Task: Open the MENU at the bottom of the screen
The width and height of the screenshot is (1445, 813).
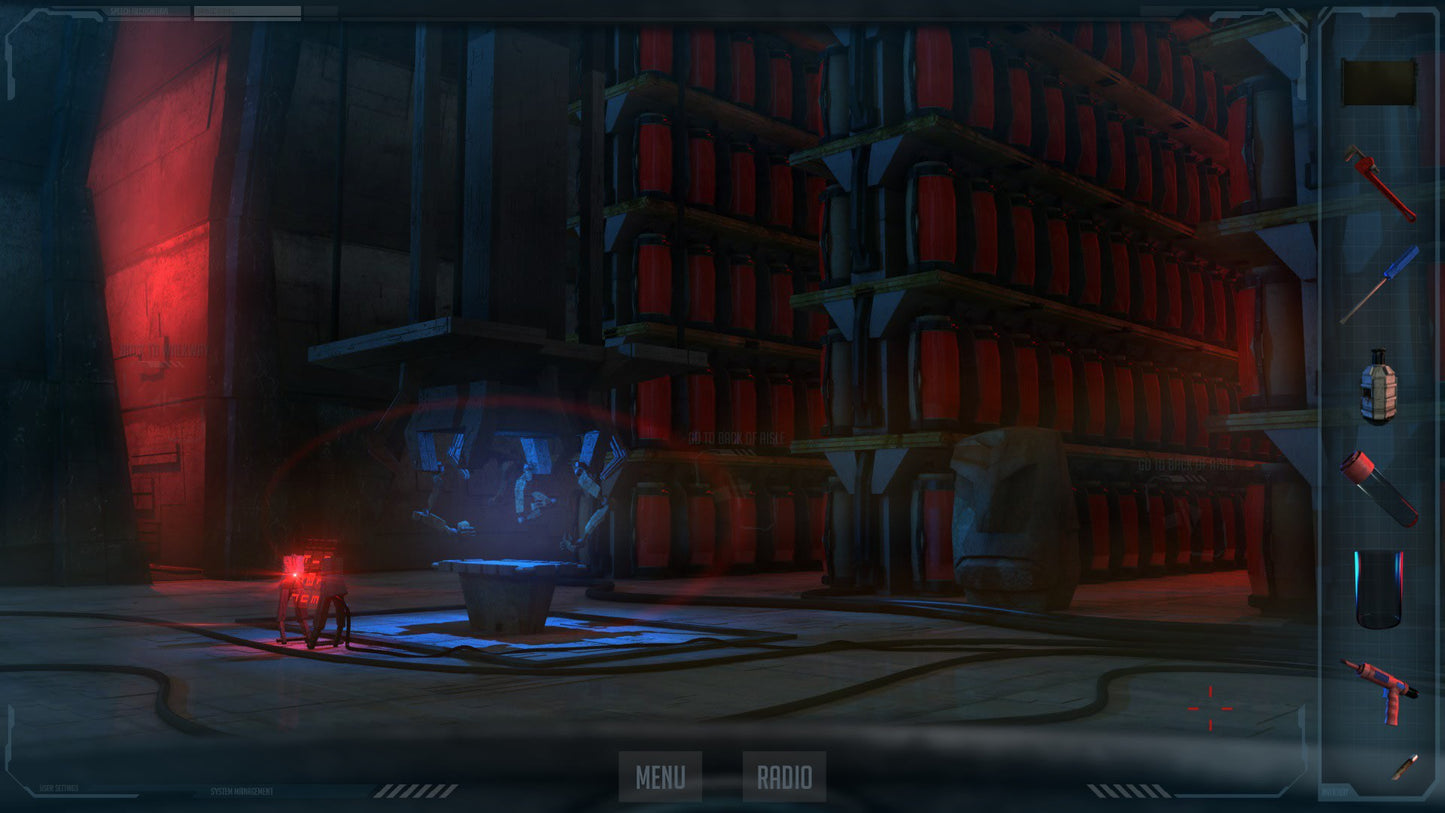Action: [659, 776]
